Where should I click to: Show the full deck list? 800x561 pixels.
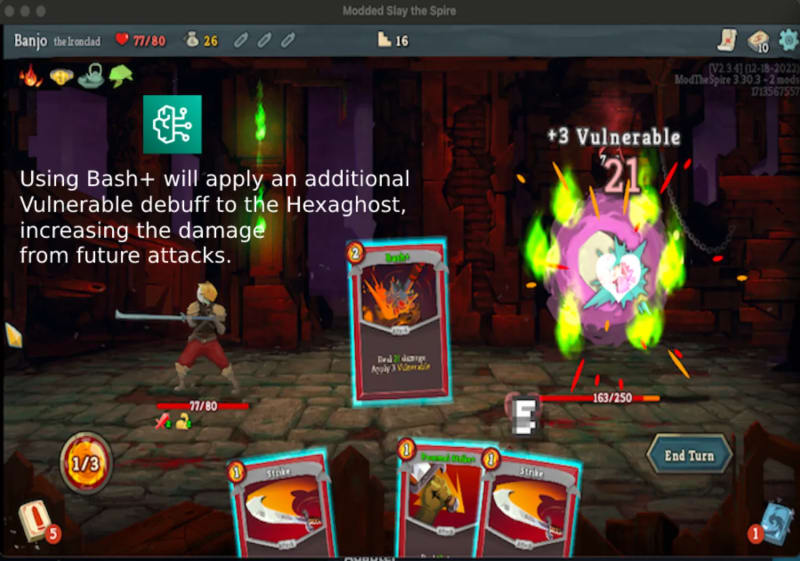(x=757, y=41)
